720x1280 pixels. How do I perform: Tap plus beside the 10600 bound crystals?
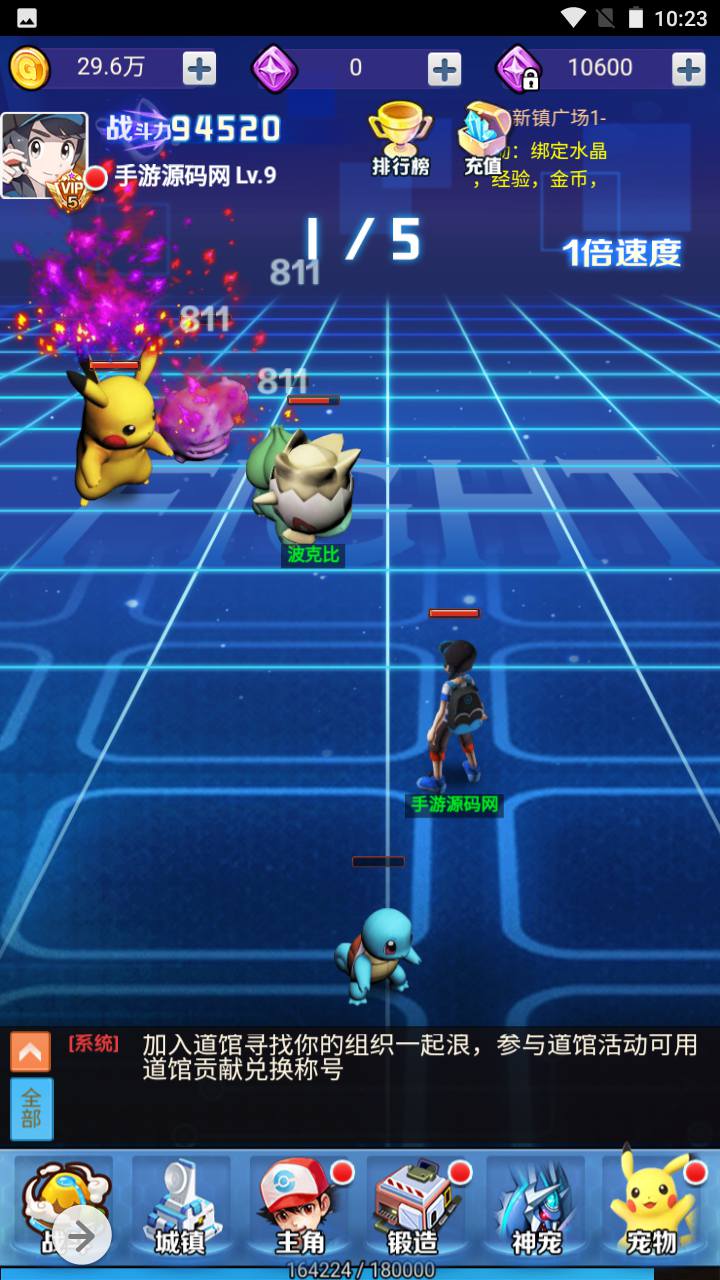[688, 68]
